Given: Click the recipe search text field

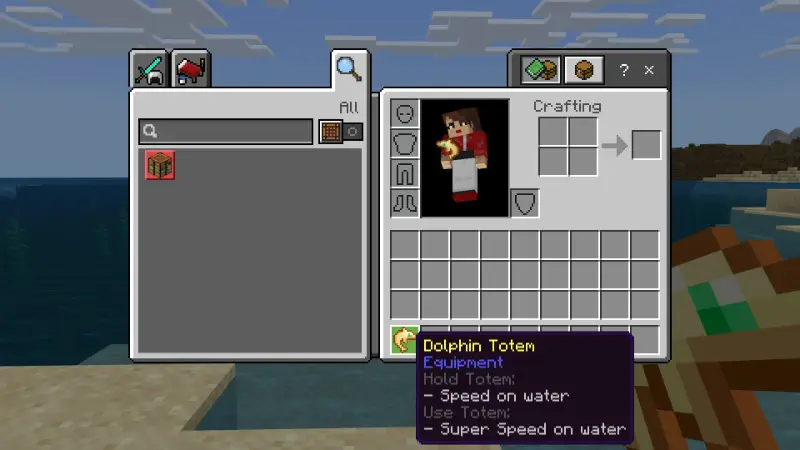Looking at the screenshot, I should coord(226,131).
